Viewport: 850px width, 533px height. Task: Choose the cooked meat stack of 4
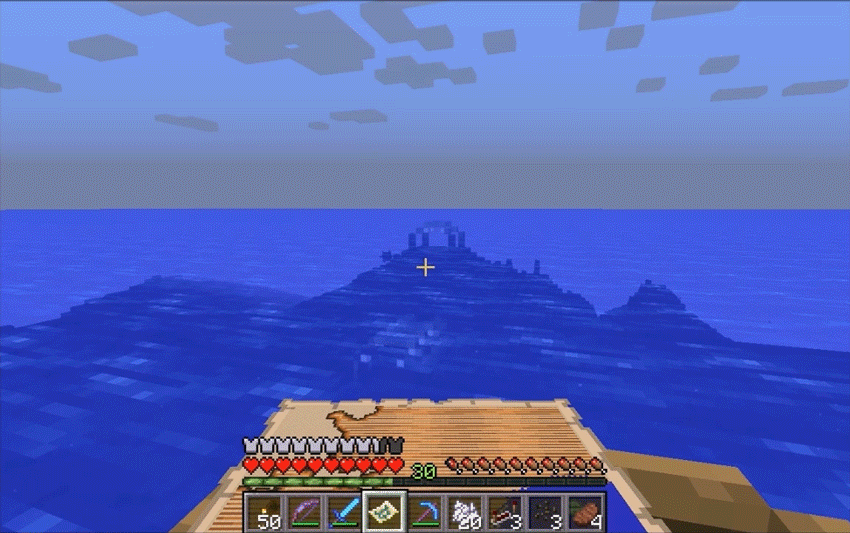[584, 511]
